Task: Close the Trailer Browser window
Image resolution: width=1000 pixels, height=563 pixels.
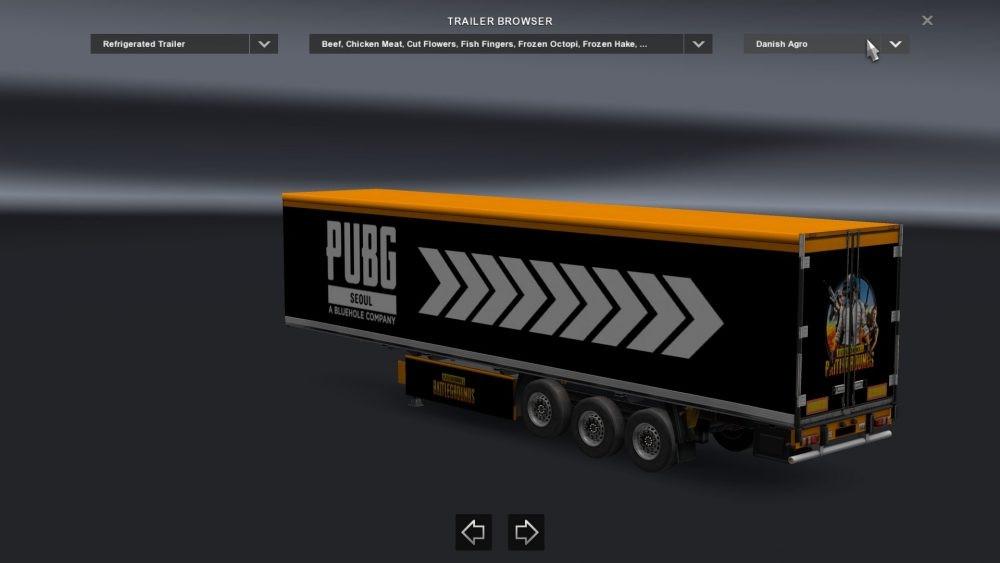Action: [927, 20]
